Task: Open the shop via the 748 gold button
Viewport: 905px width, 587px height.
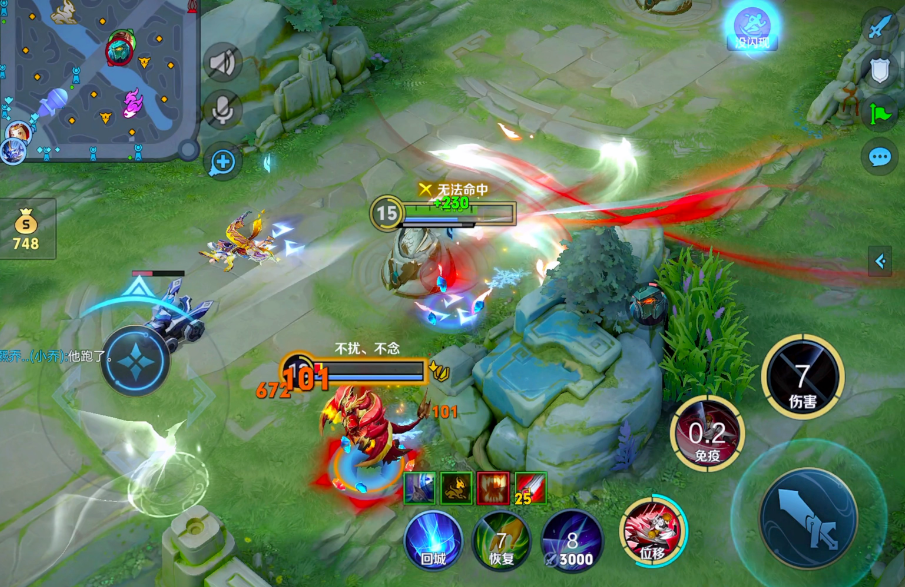Action: coord(26,227)
